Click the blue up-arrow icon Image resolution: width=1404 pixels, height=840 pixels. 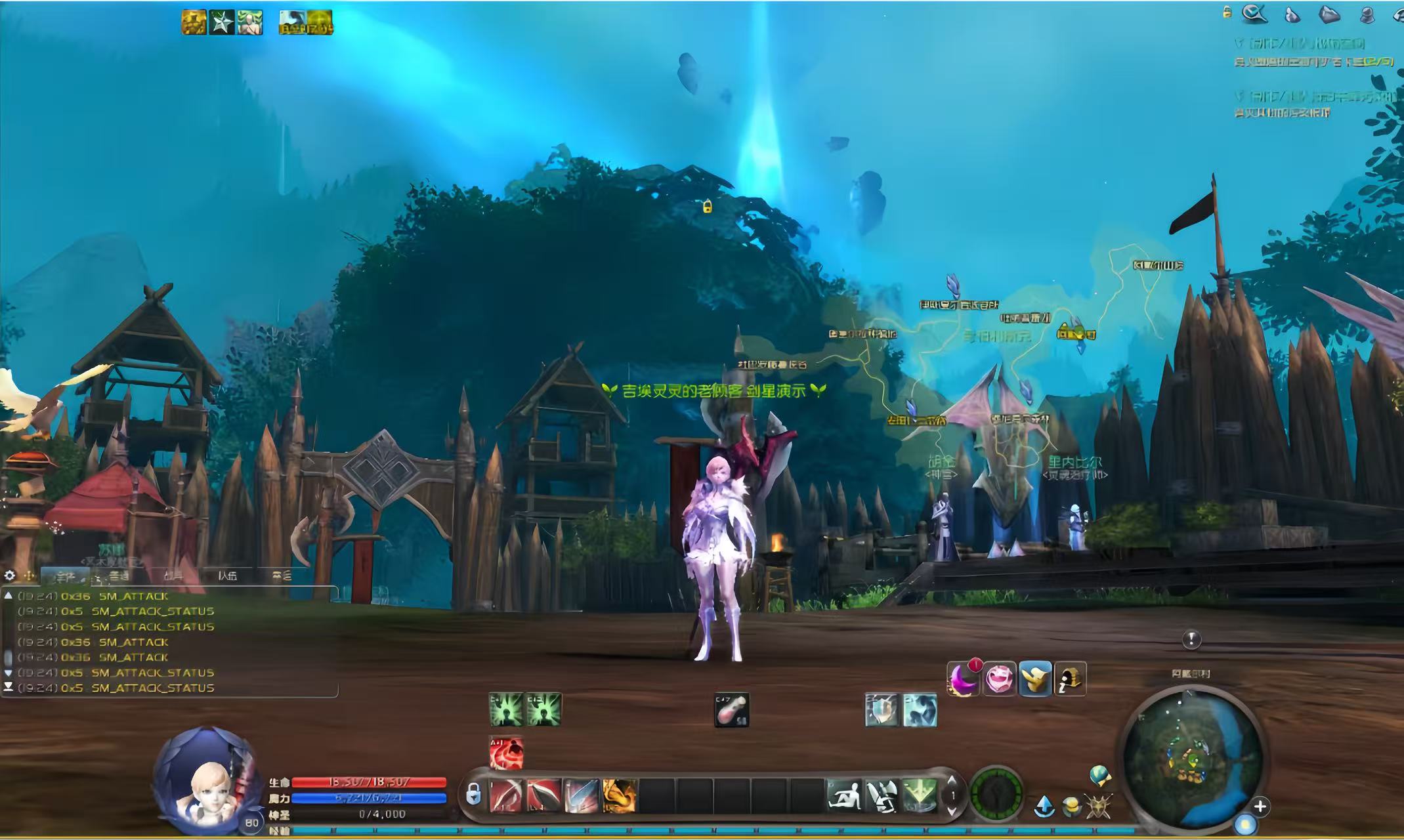pyautogui.click(x=1044, y=806)
